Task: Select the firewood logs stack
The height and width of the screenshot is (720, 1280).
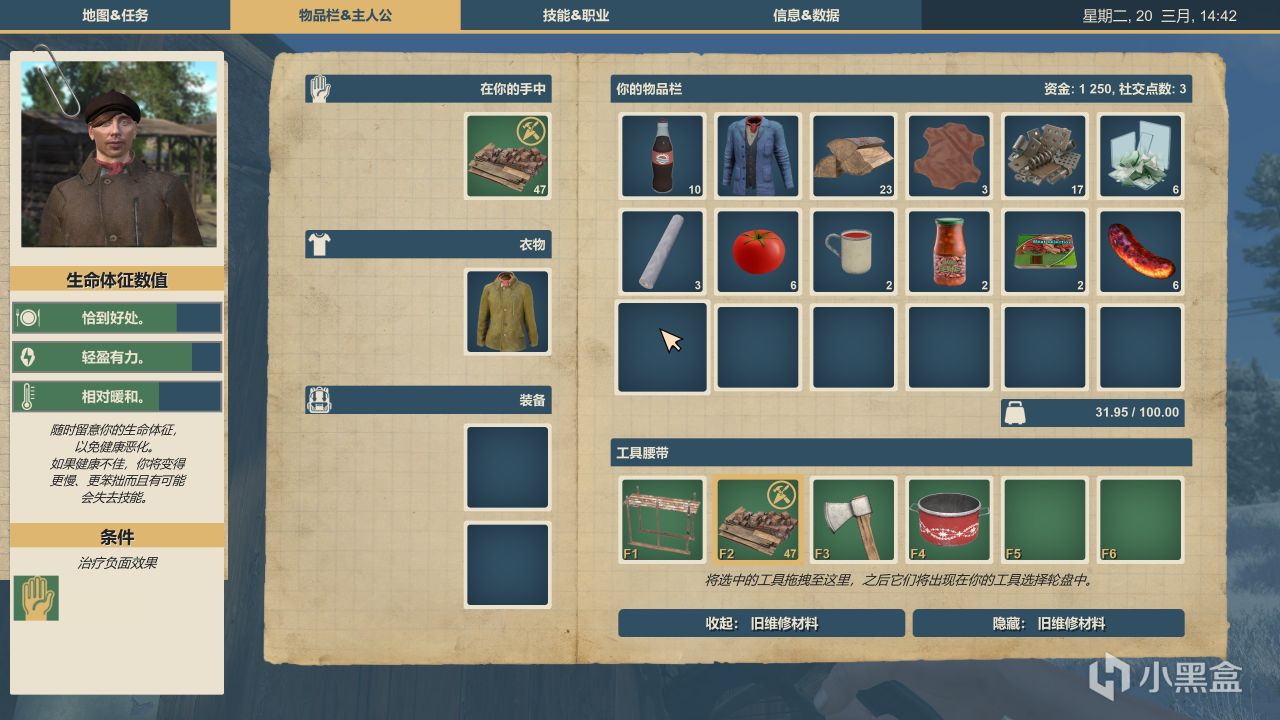Action: click(x=853, y=155)
